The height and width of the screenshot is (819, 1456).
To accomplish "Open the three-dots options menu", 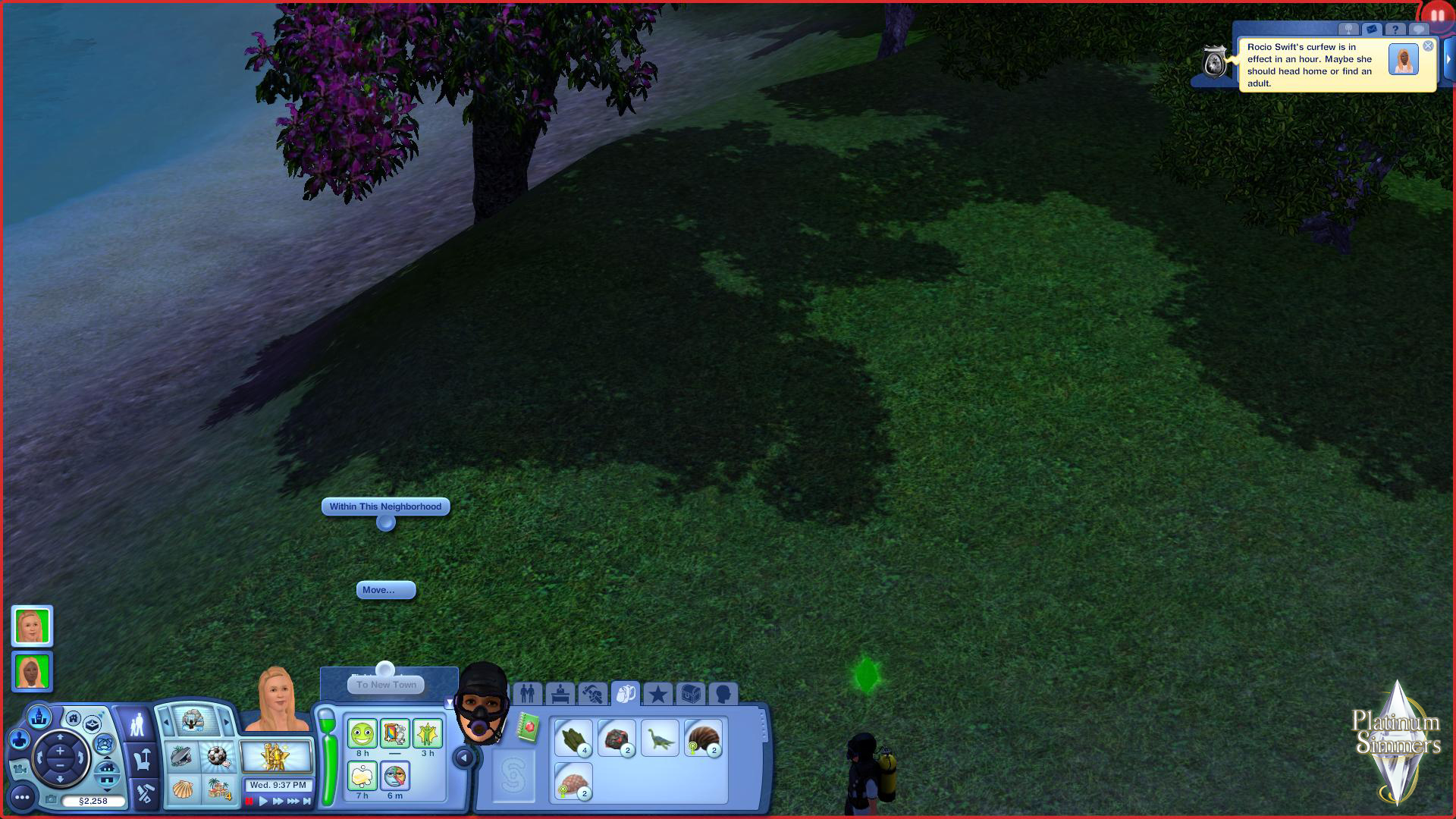I will click(x=22, y=797).
